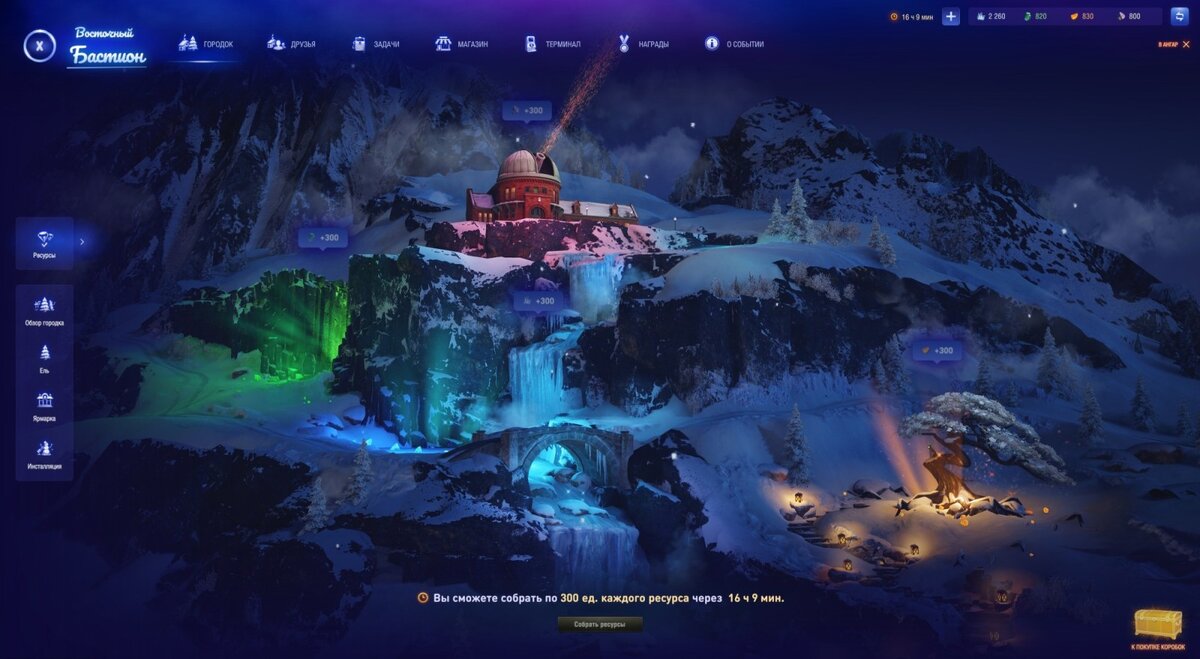The image size is (1200, 659).
Task: Click the plus button beside the timer
Action: [951, 17]
